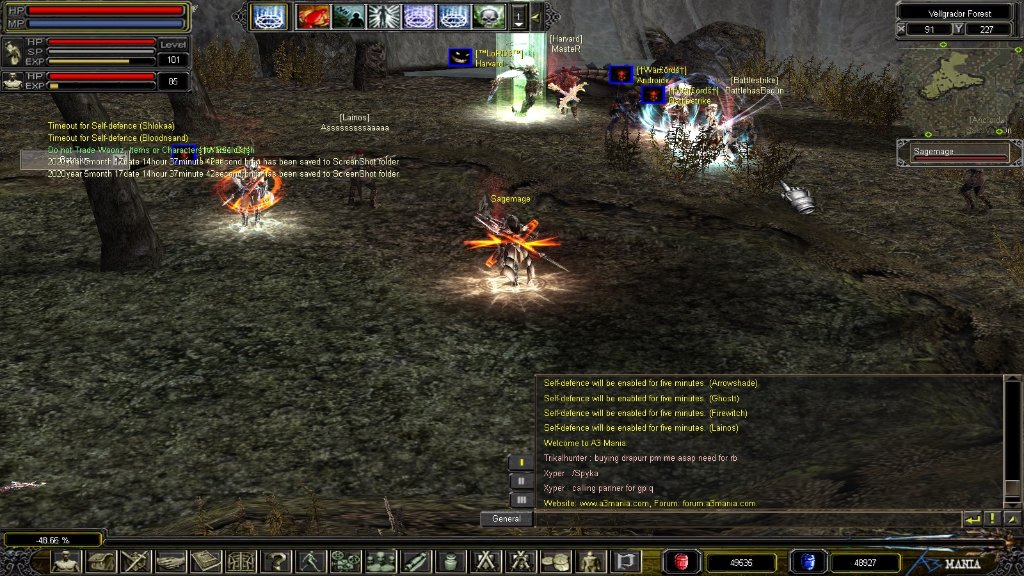Viewport: 1024px width, 576px height.
Task: Click the yellow exclamation chat button
Action: pyautogui.click(x=992, y=519)
